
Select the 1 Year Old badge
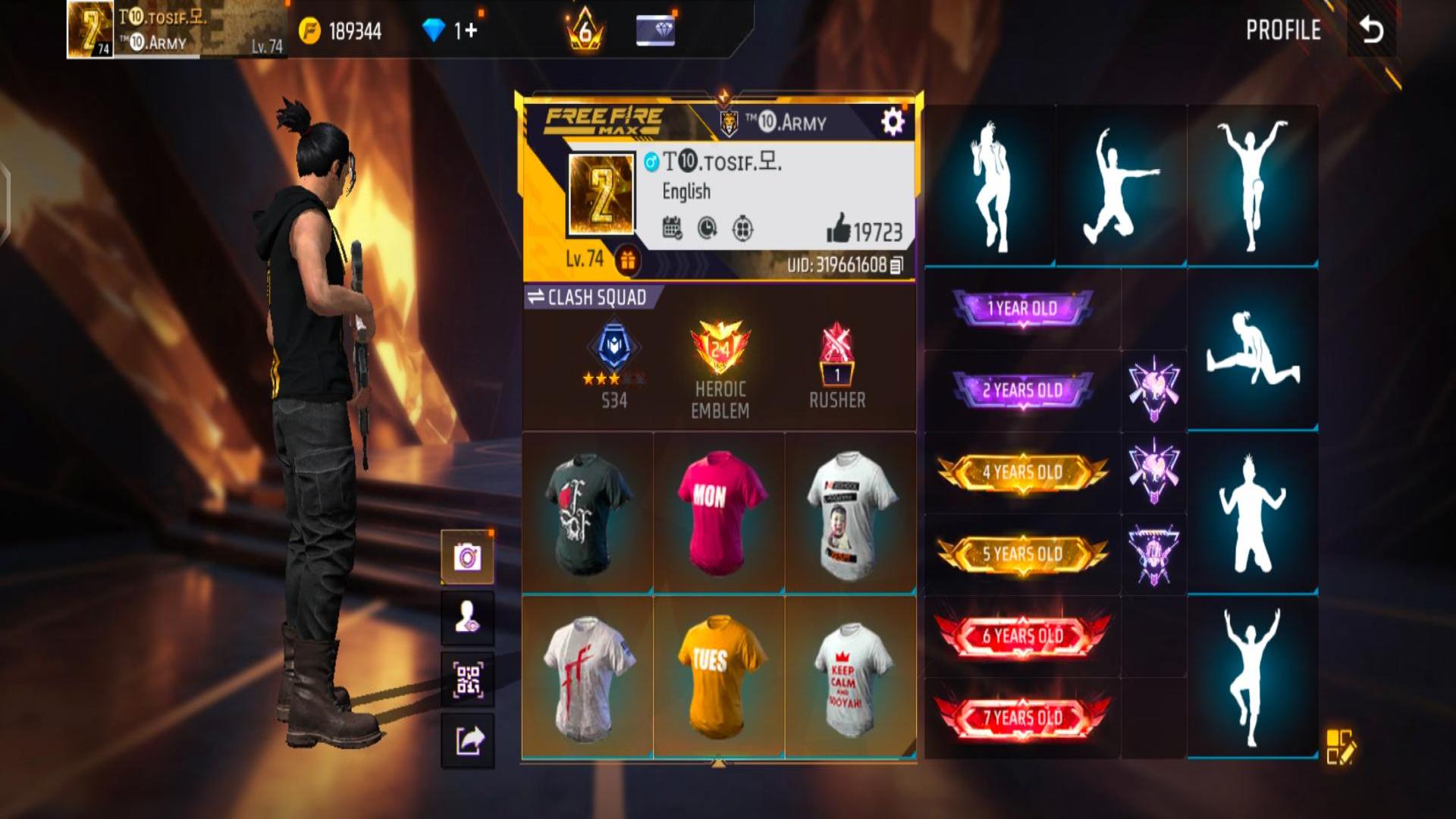coord(1022,309)
